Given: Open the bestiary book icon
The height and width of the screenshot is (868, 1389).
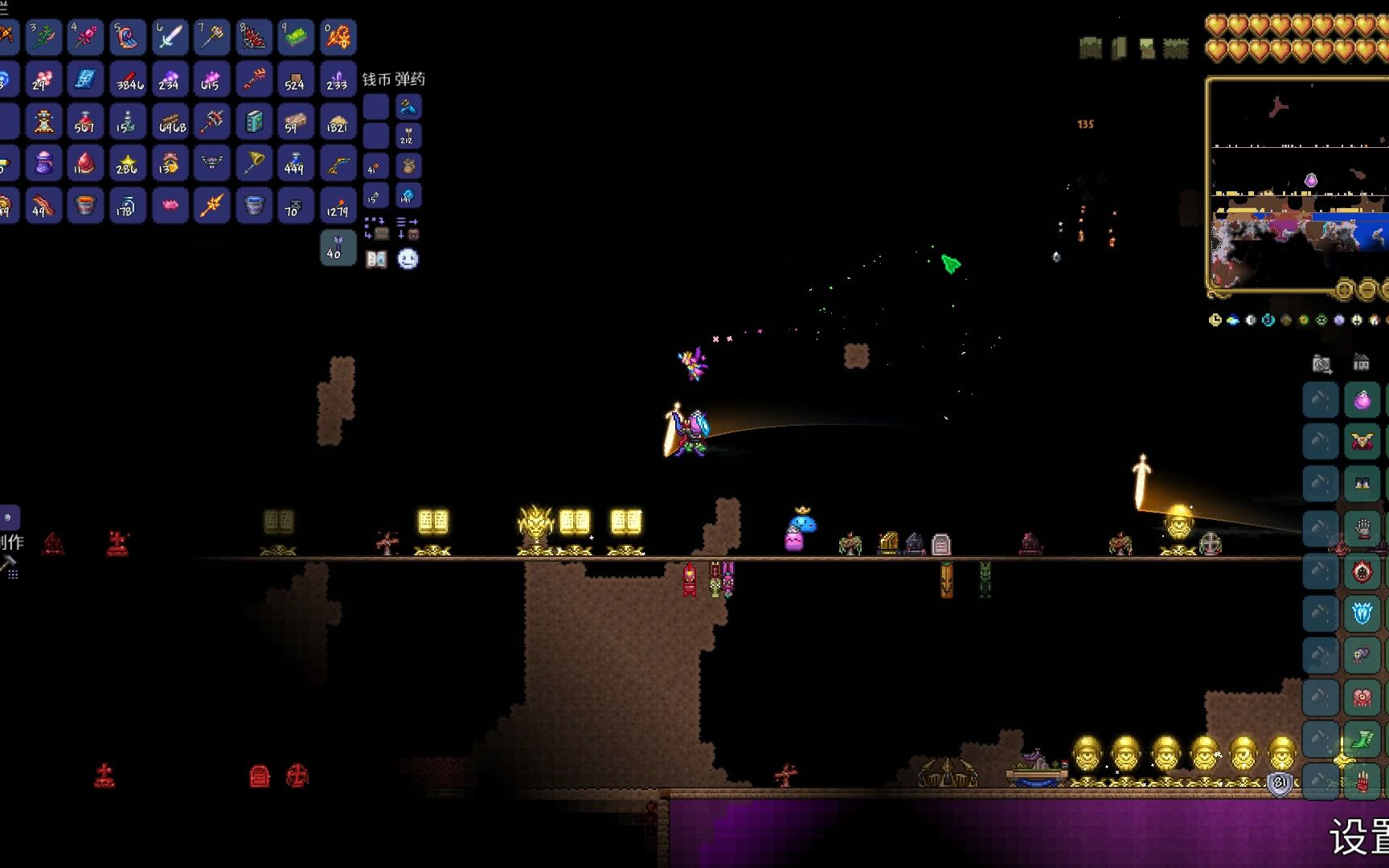Looking at the screenshot, I should coord(376,259).
